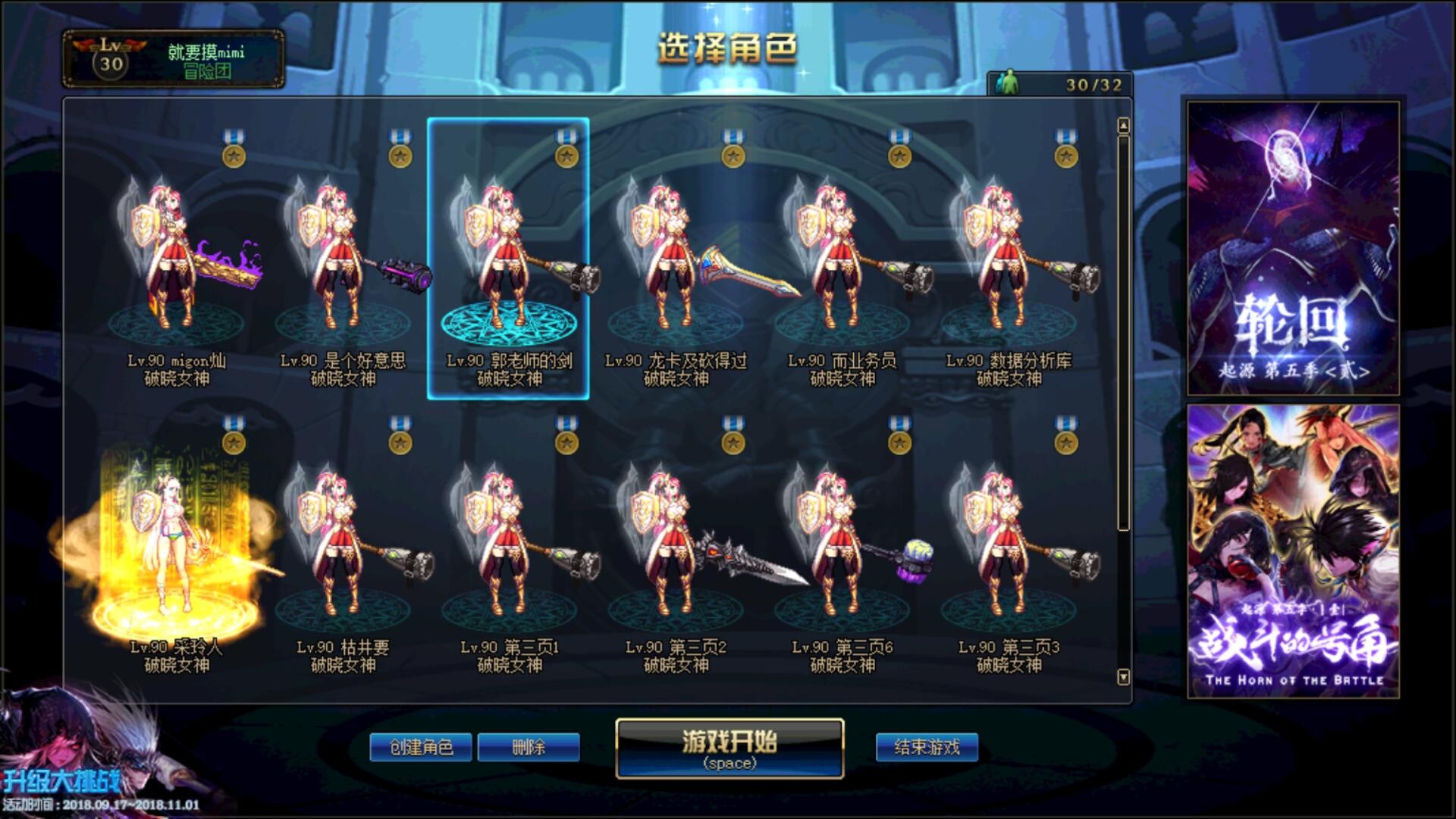The image size is (1456, 819).
Task: Open the 轮回 season banner
Action: (1292, 249)
